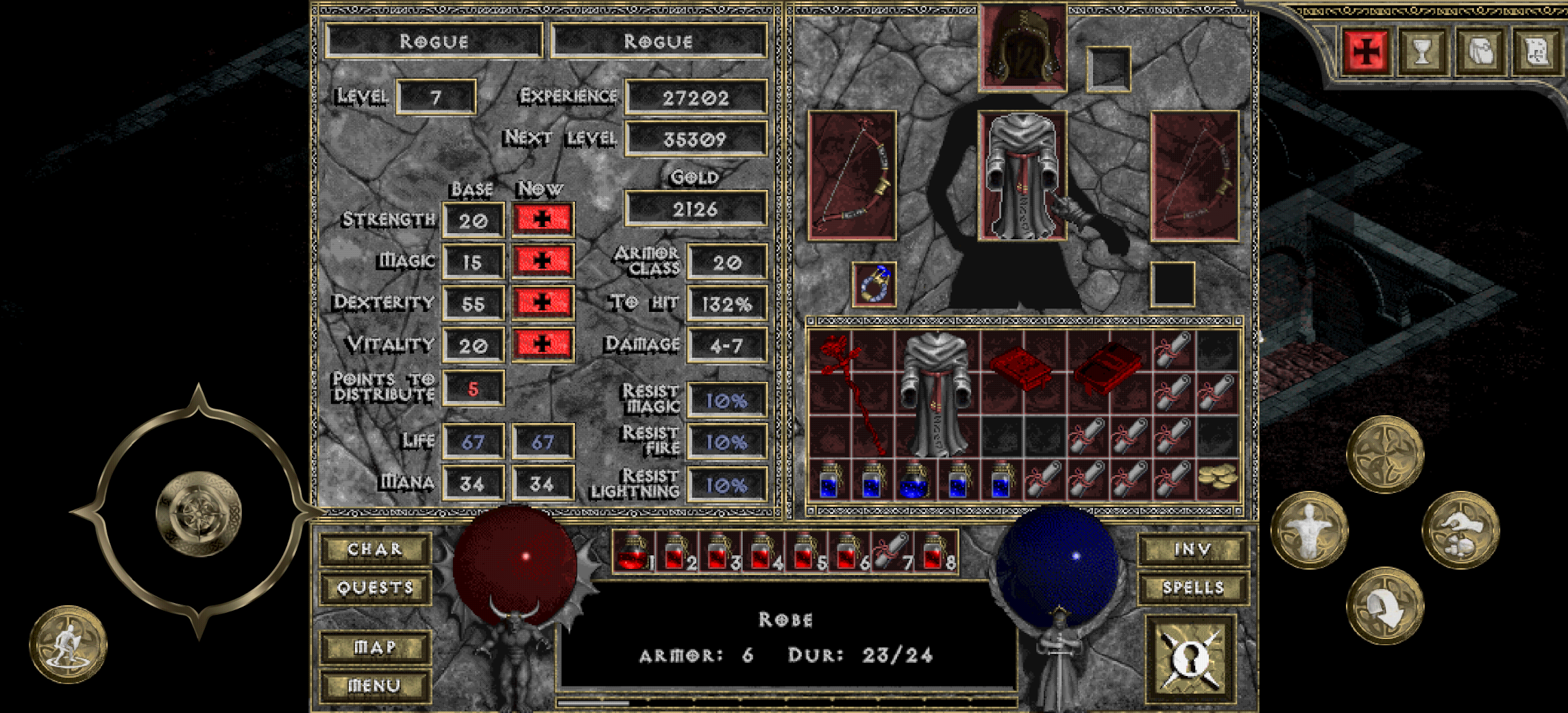
Task: Click the CHAR button
Action: (375, 550)
